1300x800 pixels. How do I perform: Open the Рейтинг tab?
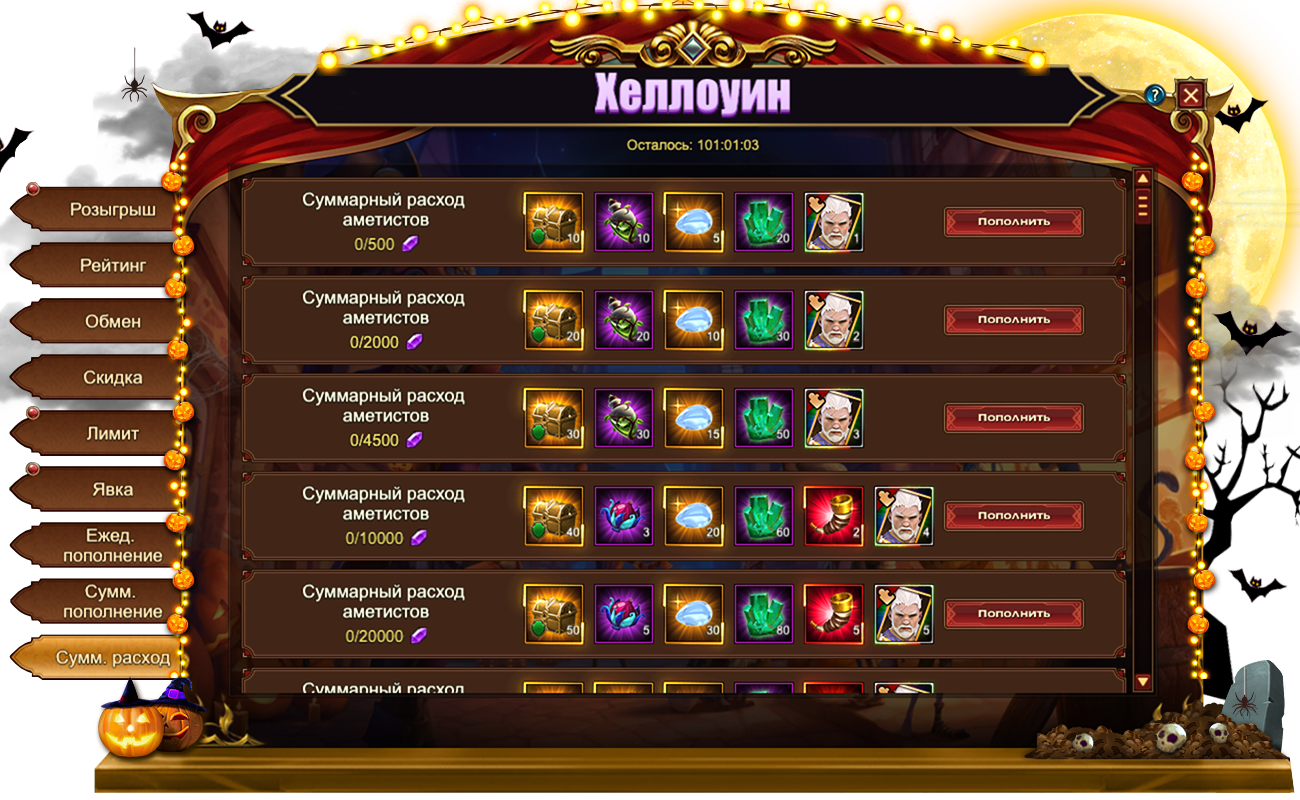coord(98,266)
